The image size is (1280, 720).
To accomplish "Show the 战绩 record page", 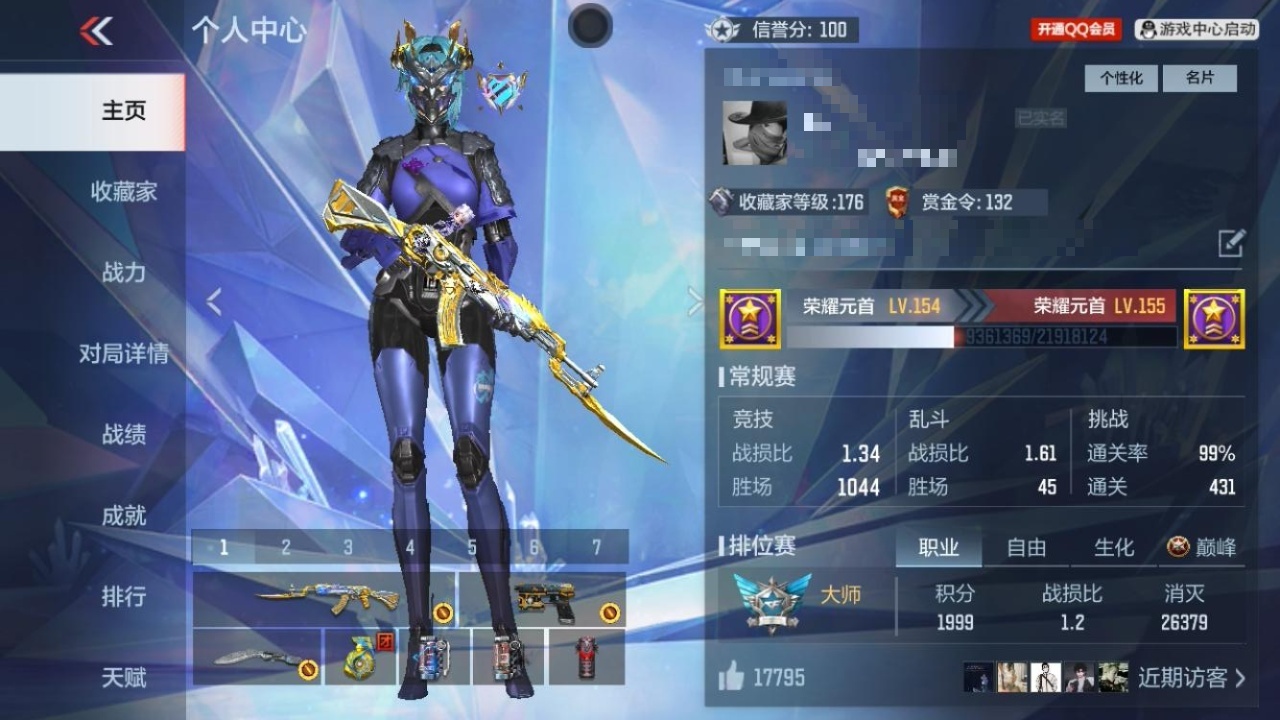I will pos(124,434).
